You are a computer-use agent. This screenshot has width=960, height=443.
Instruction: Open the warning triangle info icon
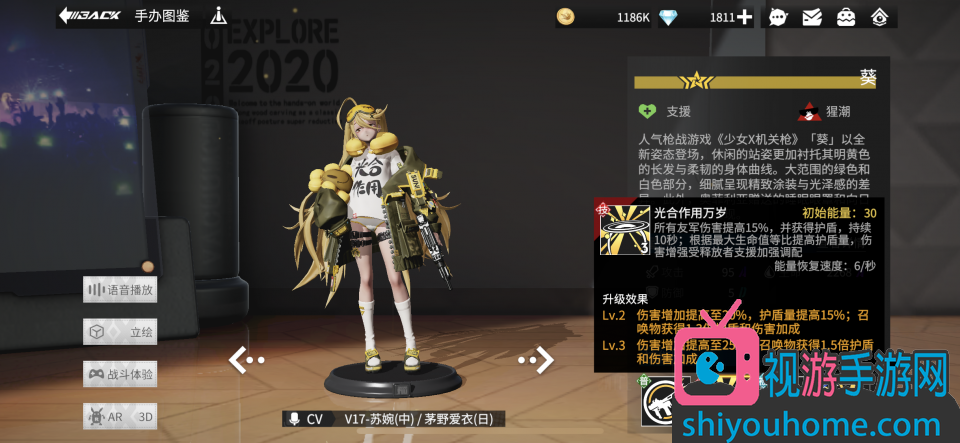click(x=219, y=16)
